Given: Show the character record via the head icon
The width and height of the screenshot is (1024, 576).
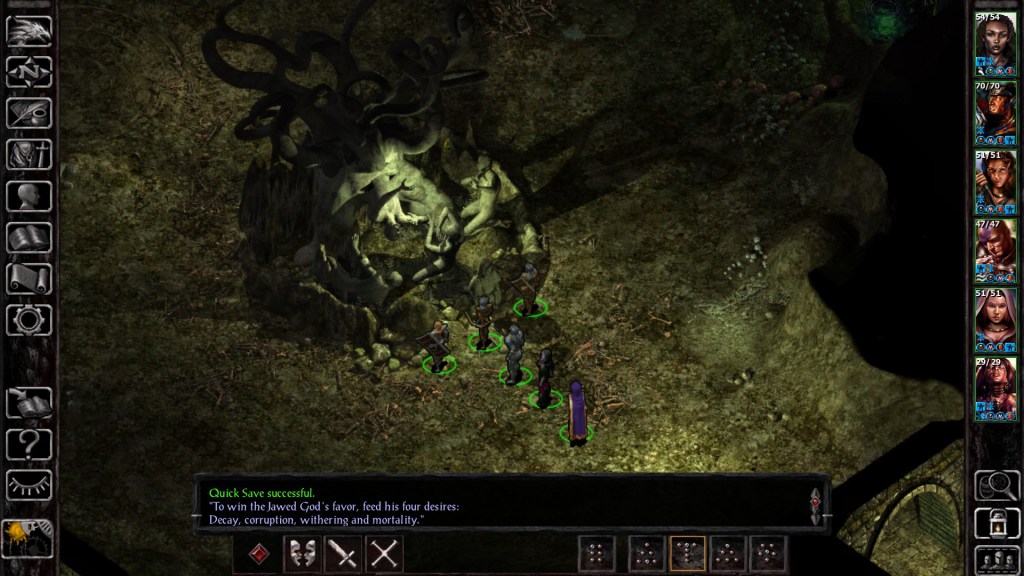Looking at the screenshot, I should 28,195.
